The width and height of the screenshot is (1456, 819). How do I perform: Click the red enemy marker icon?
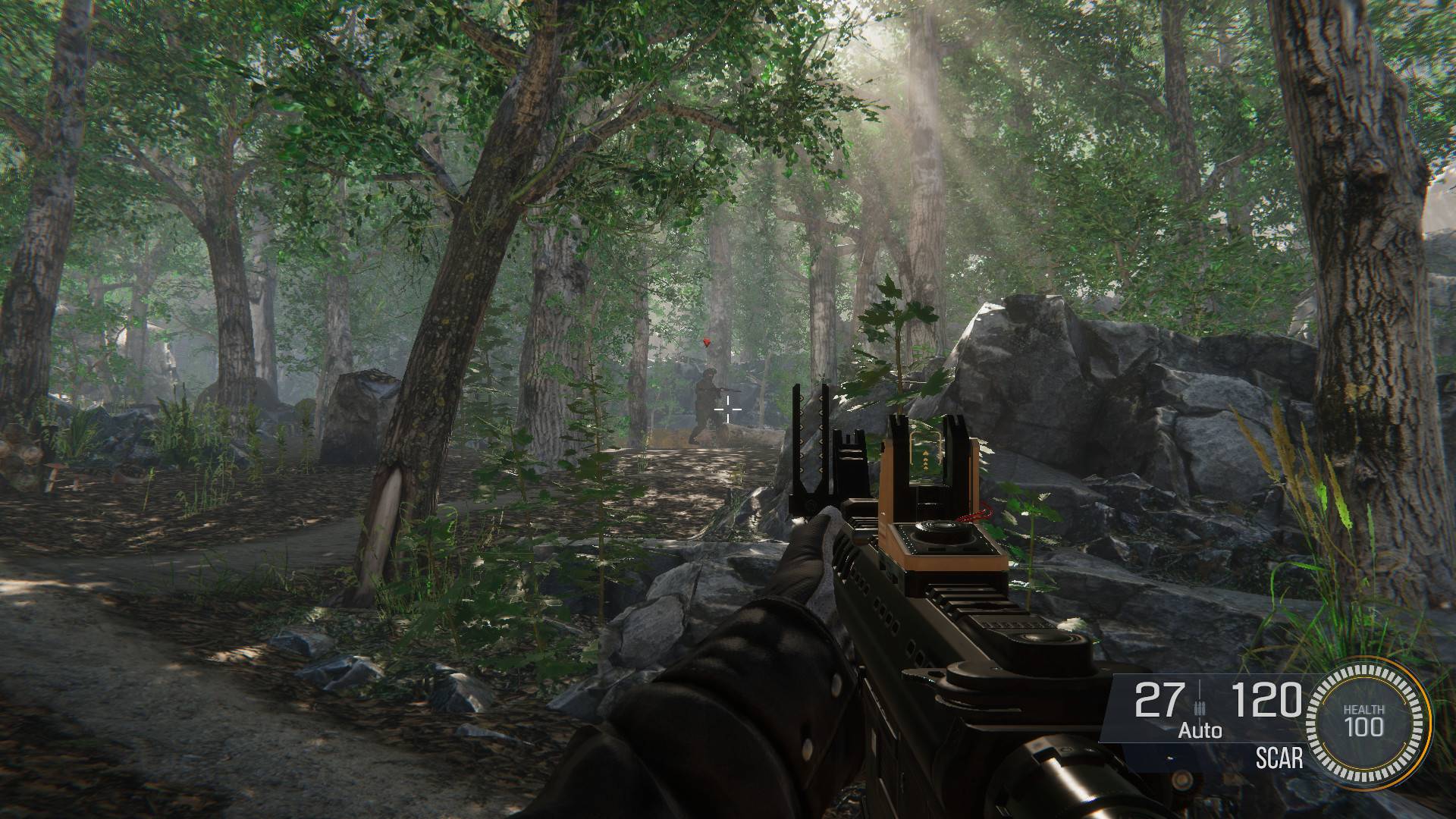click(708, 344)
